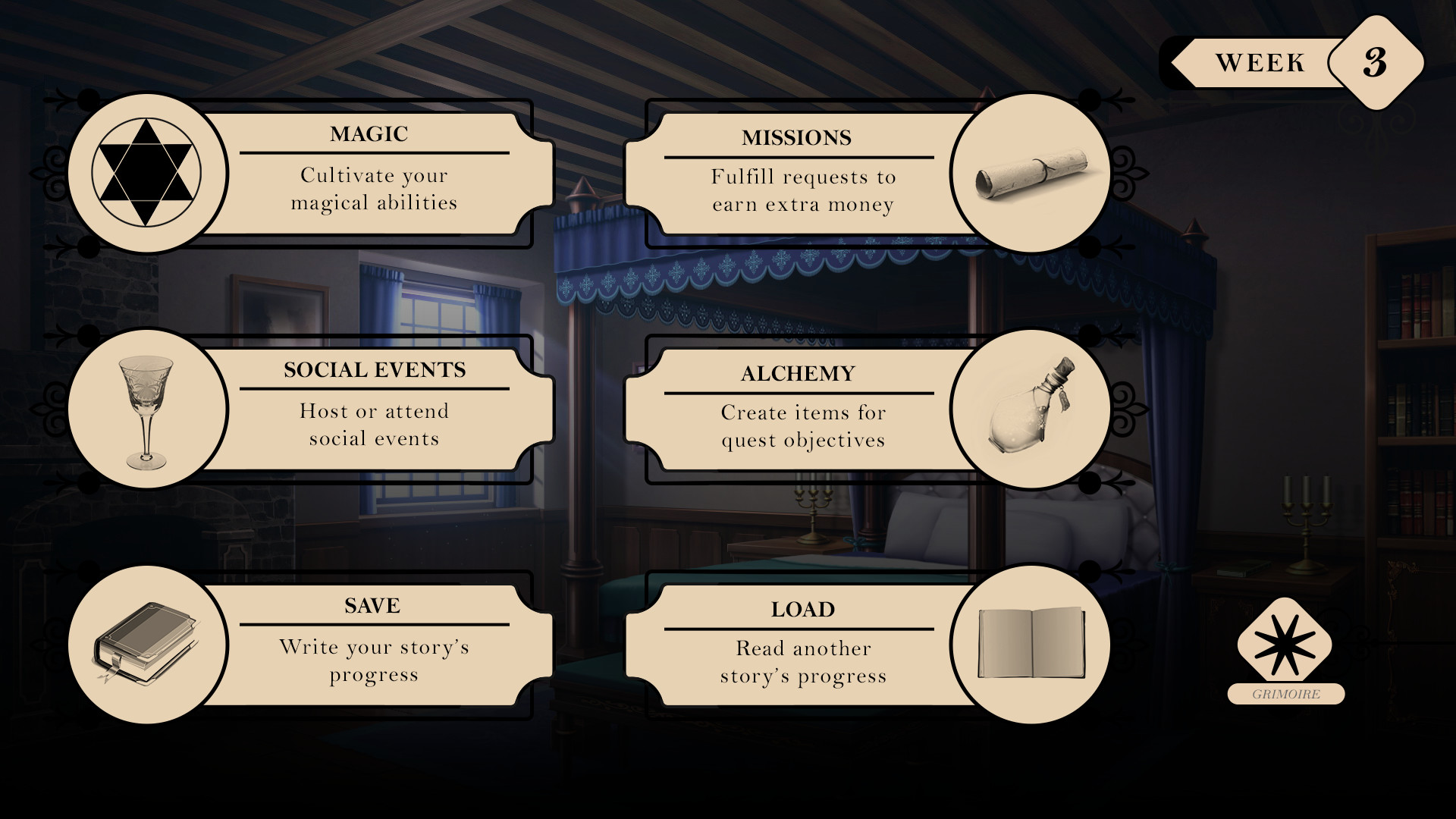The image size is (1456, 819).
Task: Click the open book Load icon
Action: tap(1033, 643)
